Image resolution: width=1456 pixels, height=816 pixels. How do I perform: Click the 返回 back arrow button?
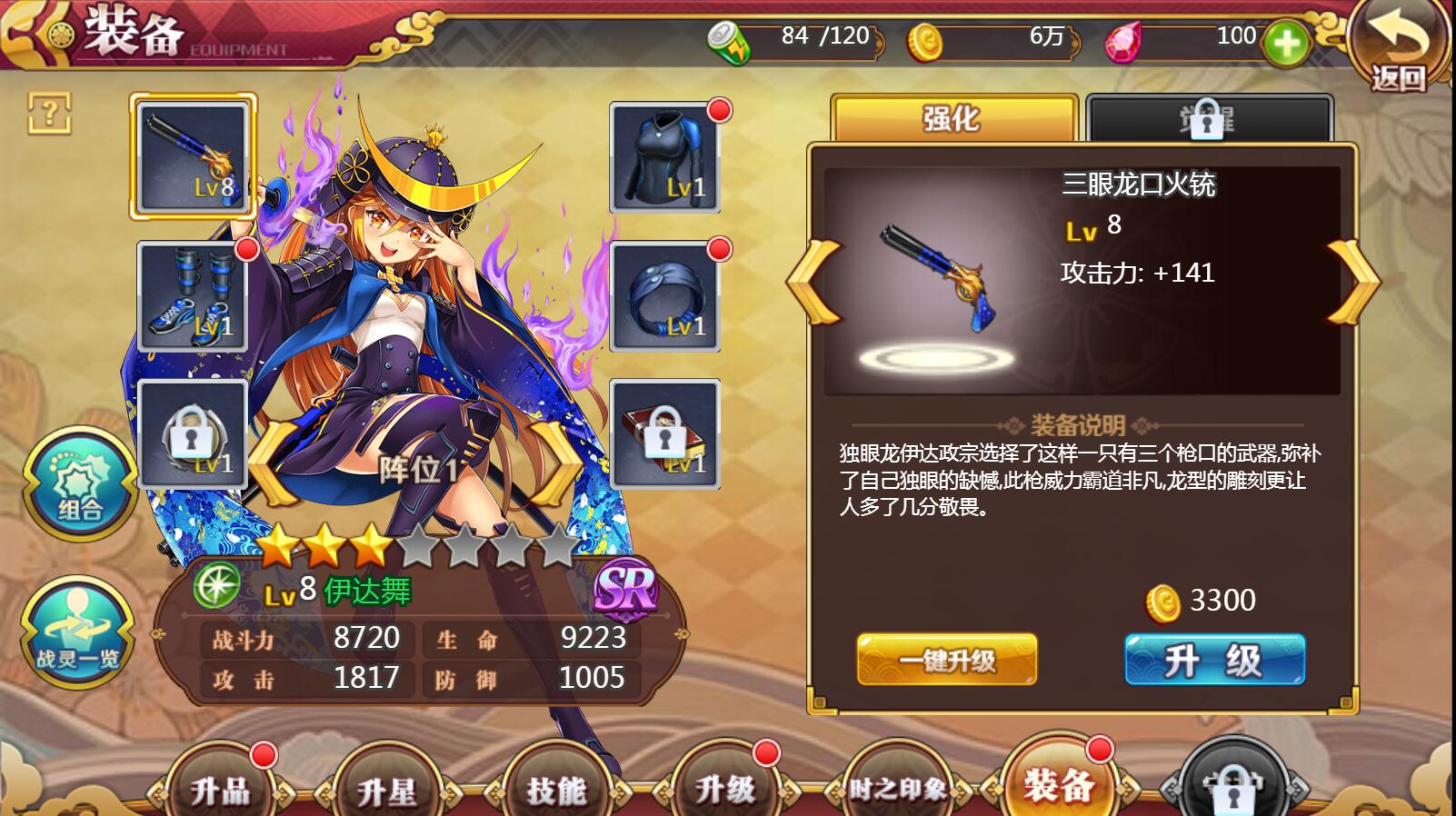1397,46
